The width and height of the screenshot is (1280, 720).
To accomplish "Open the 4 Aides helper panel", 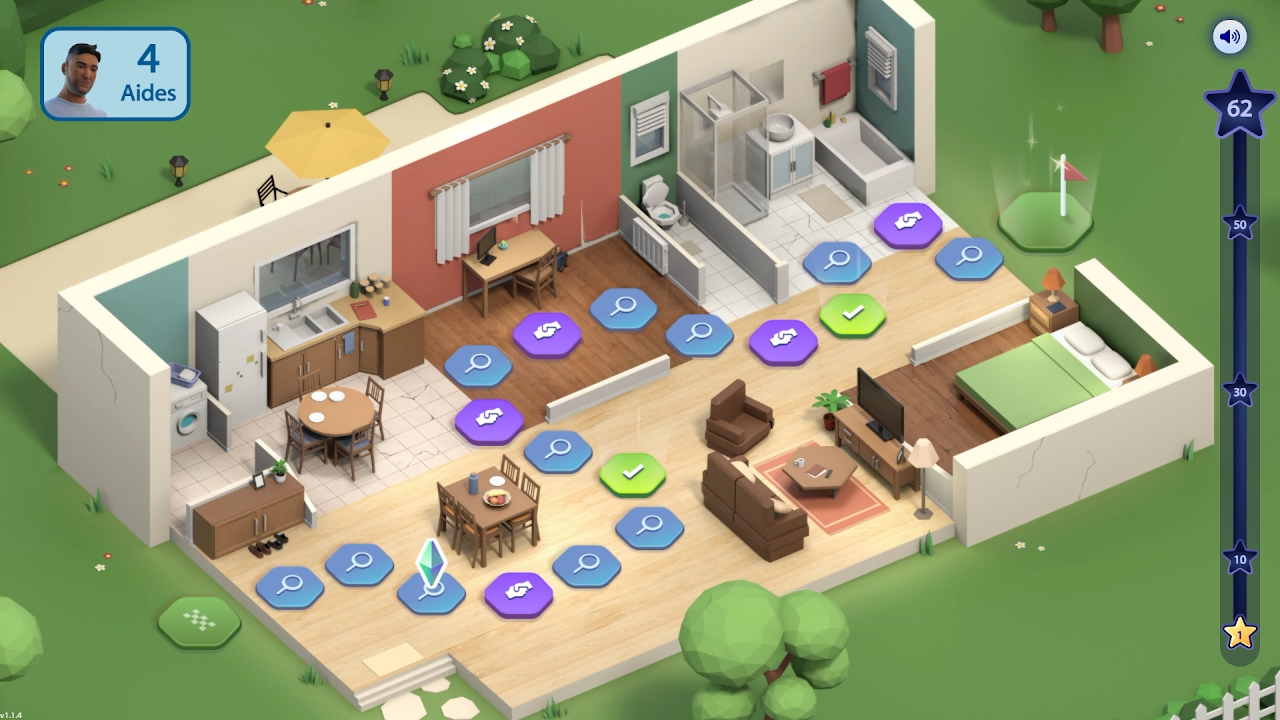I will 115,74.
